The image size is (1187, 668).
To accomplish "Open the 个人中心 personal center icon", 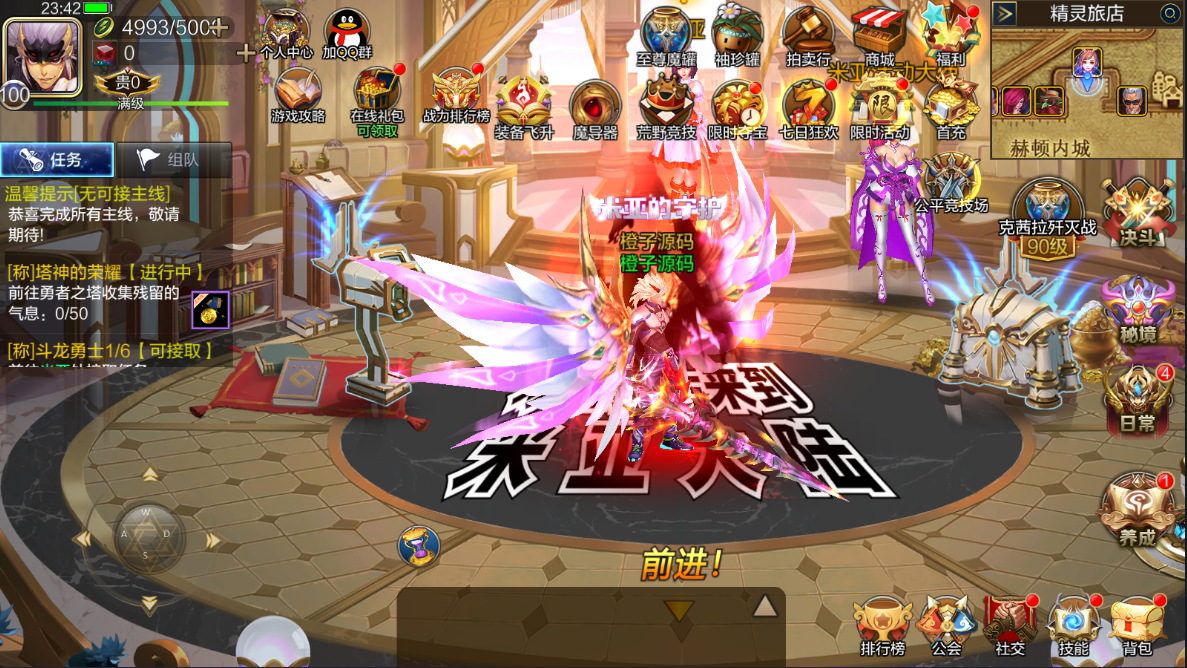I will tap(287, 34).
